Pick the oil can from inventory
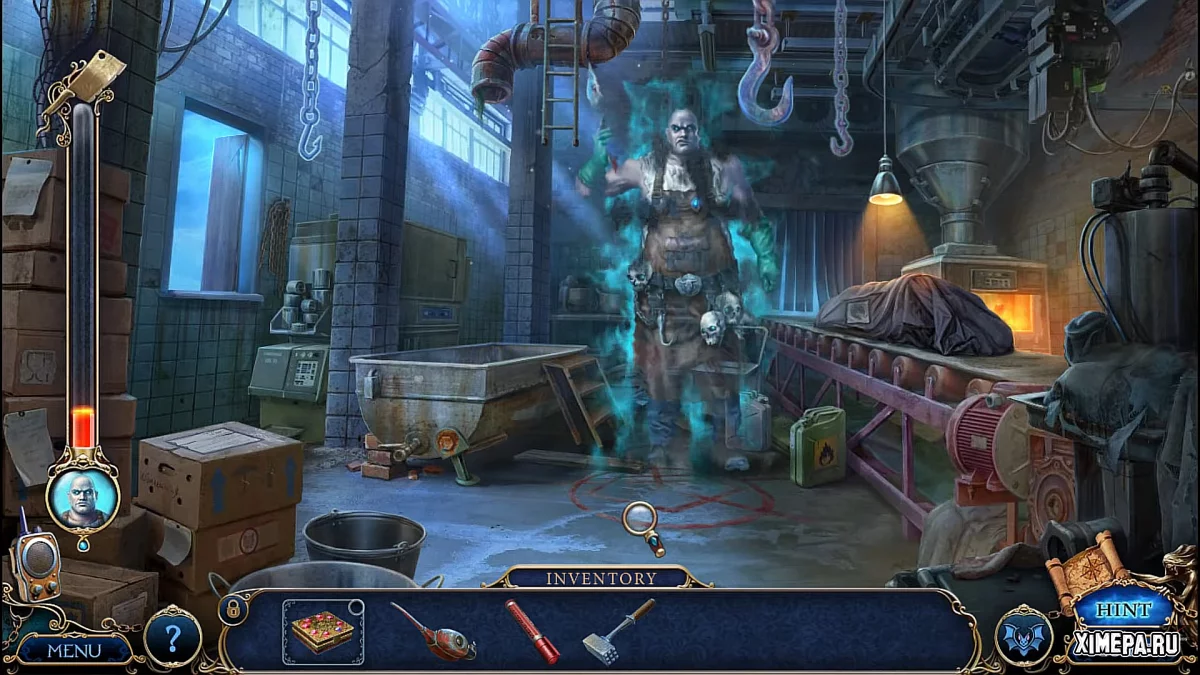Screen dimensions: 1200x675 [x=433, y=633]
